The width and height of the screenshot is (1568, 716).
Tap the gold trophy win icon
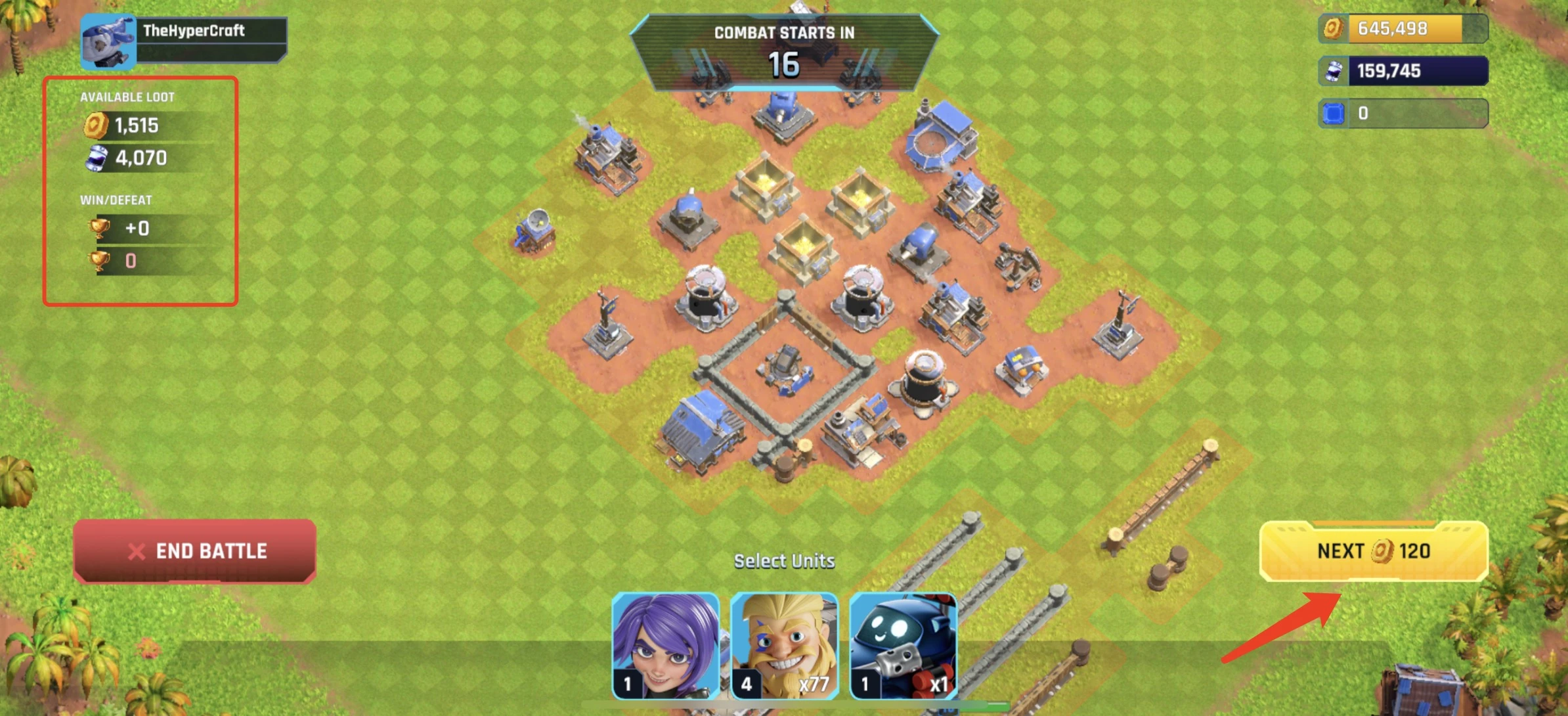click(x=98, y=229)
